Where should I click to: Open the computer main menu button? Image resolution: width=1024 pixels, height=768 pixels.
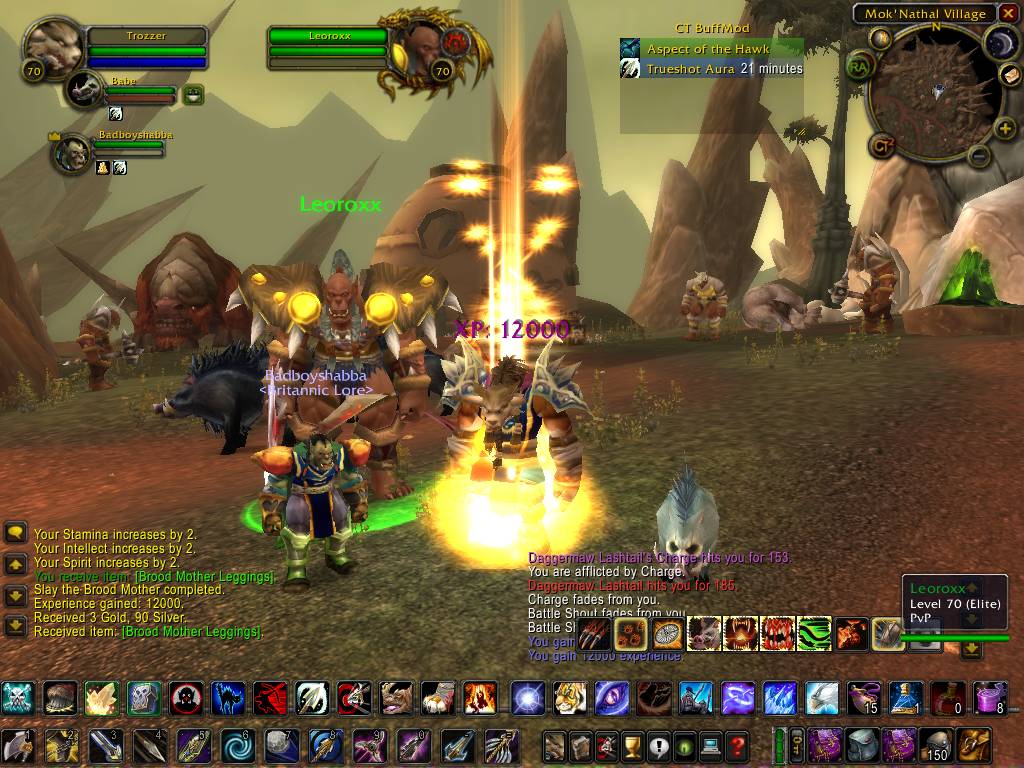point(711,746)
